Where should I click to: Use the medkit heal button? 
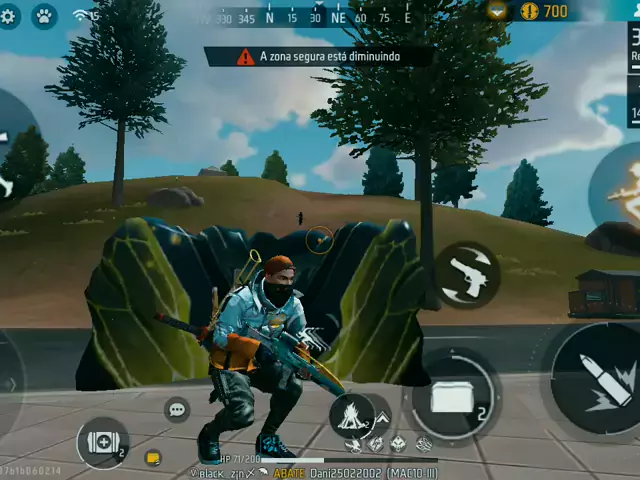click(x=103, y=443)
